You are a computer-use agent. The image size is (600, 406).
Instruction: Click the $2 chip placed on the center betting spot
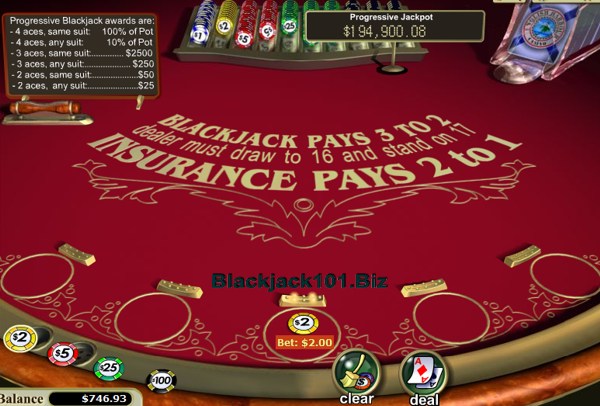303,323
